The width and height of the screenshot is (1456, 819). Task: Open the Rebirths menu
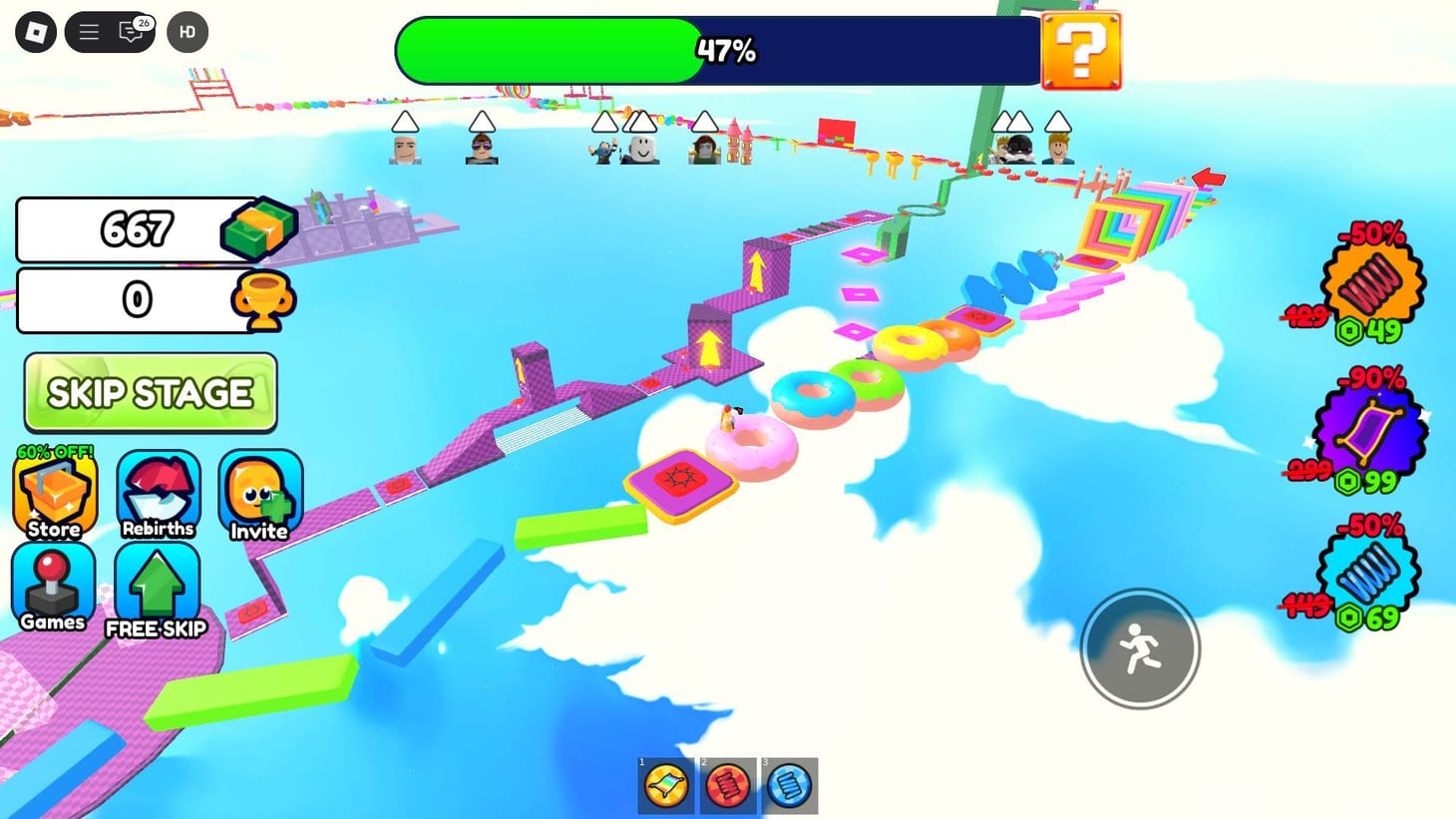pos(157,489)
